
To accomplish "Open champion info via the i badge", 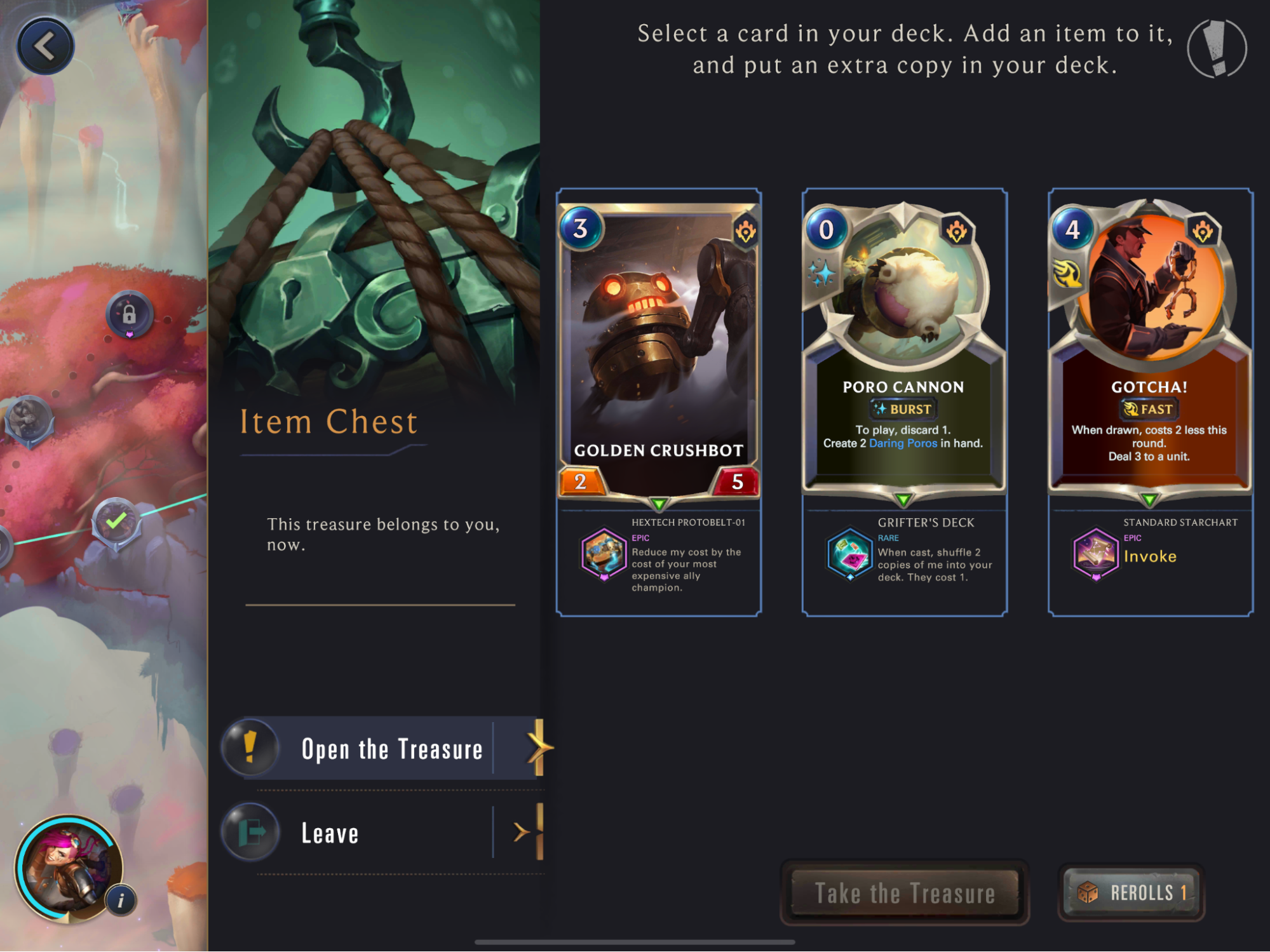I will pos(121,900).
